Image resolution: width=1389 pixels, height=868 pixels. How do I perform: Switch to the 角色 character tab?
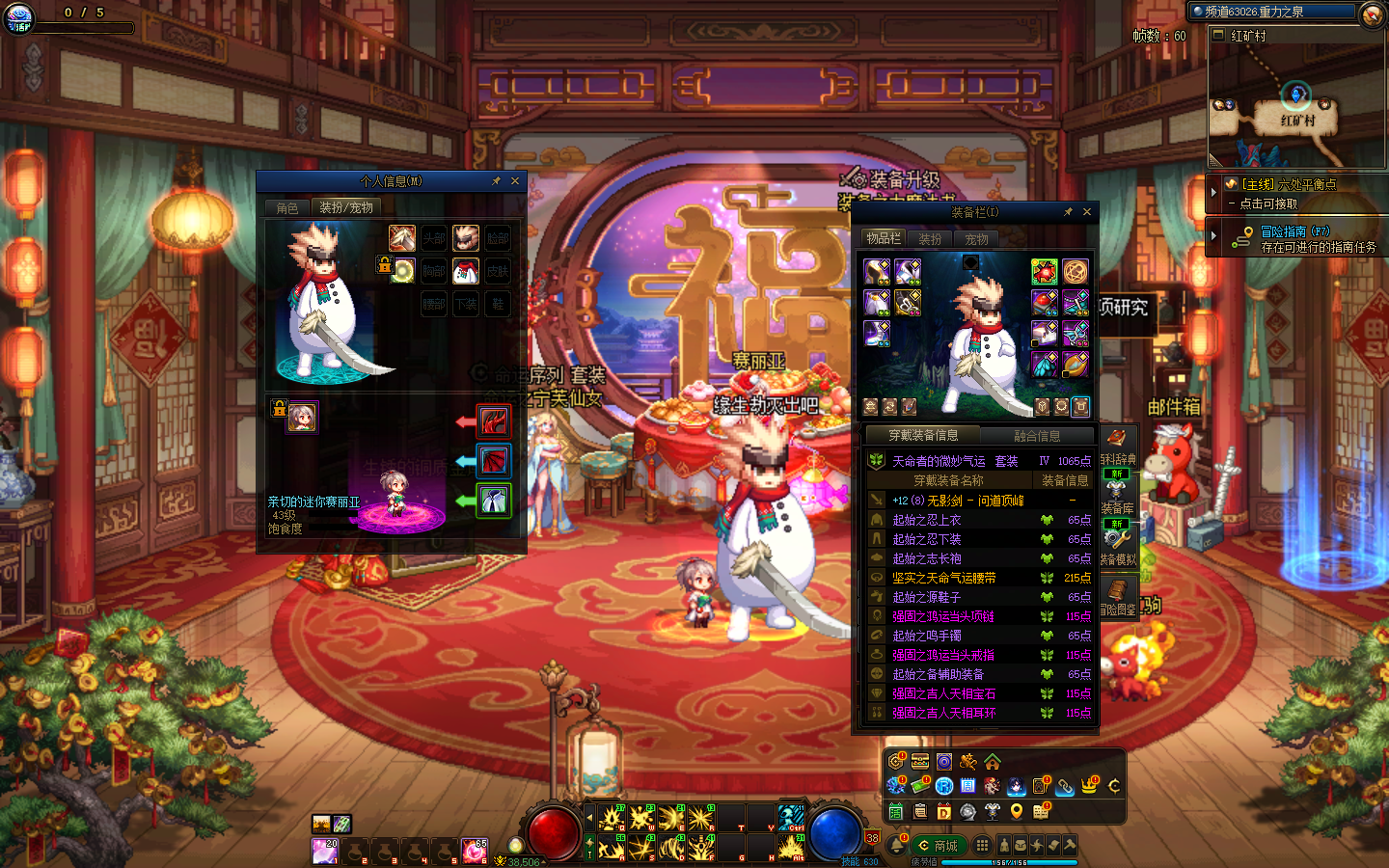[287, 207]
